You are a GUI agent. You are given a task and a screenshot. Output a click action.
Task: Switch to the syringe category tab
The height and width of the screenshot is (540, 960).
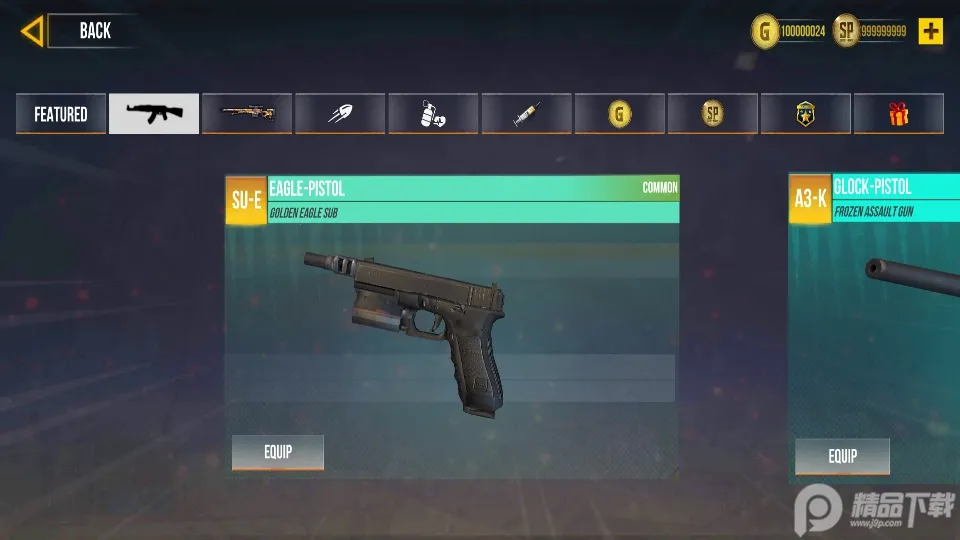tap(526, 114)
